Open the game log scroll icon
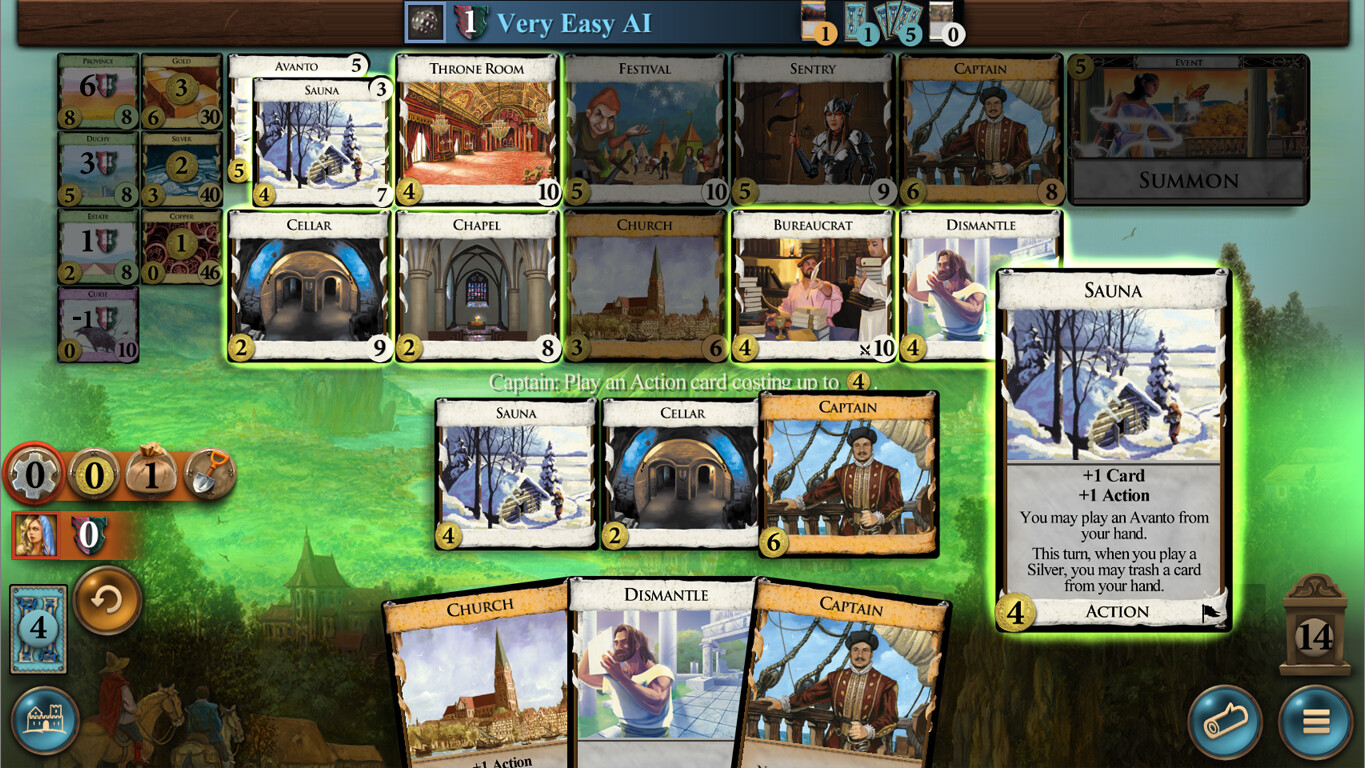This screenshot has width=1365, height=768. [1225, 720]
